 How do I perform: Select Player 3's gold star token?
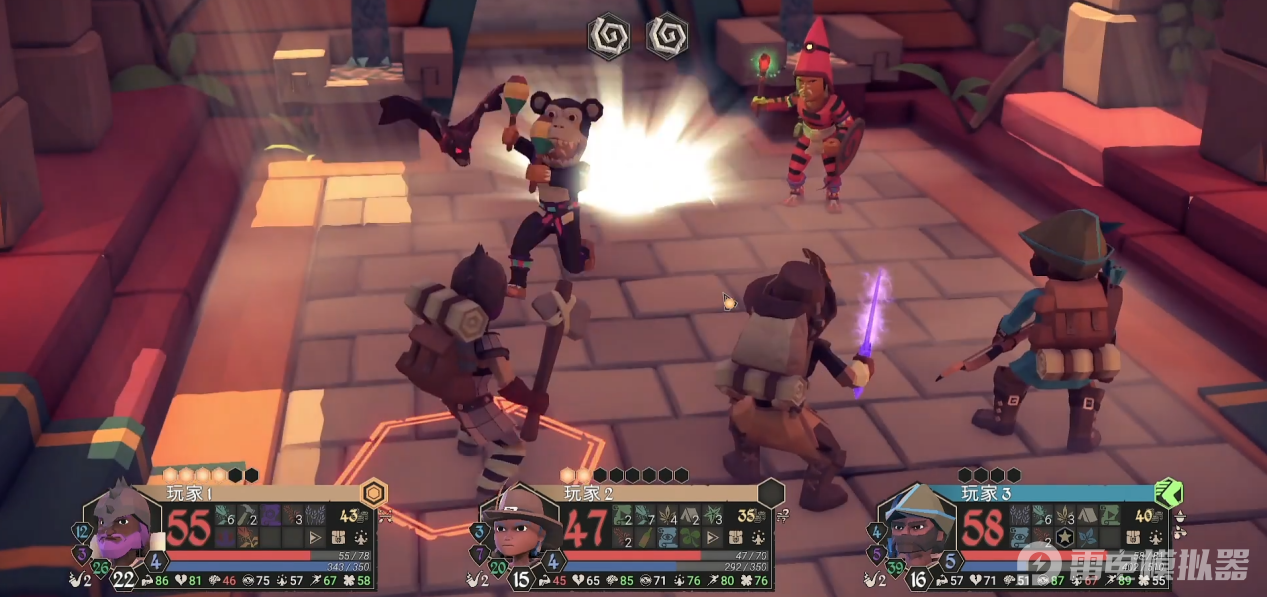point(1064,538)
